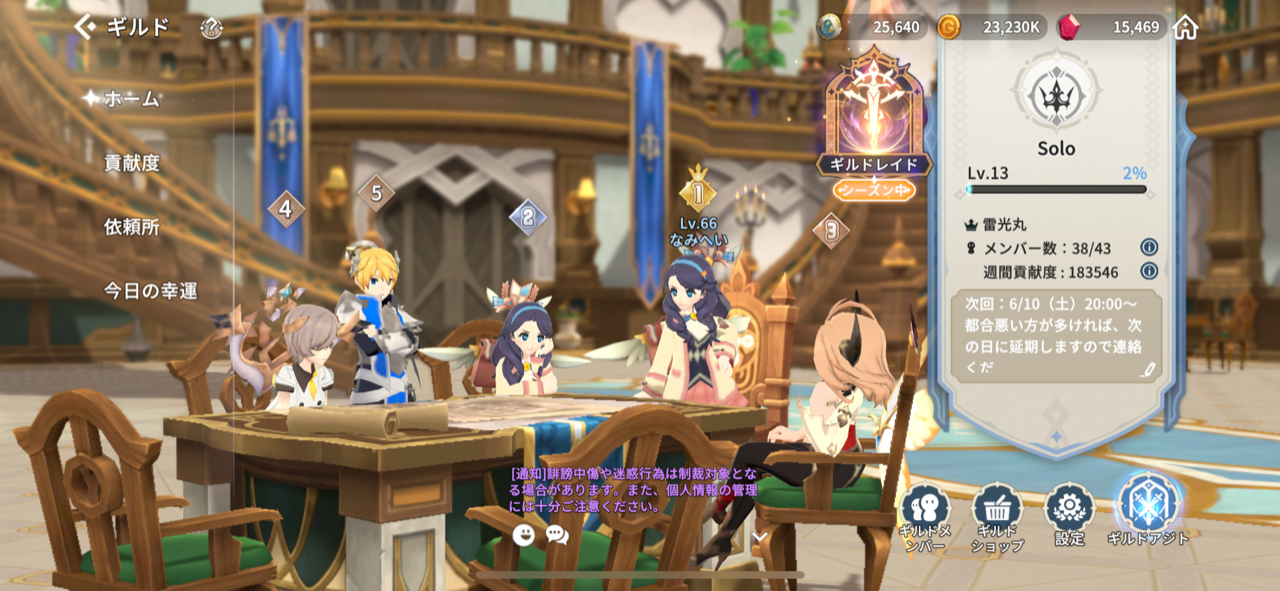Open the 貢献度 menu entry

[132, 162]
